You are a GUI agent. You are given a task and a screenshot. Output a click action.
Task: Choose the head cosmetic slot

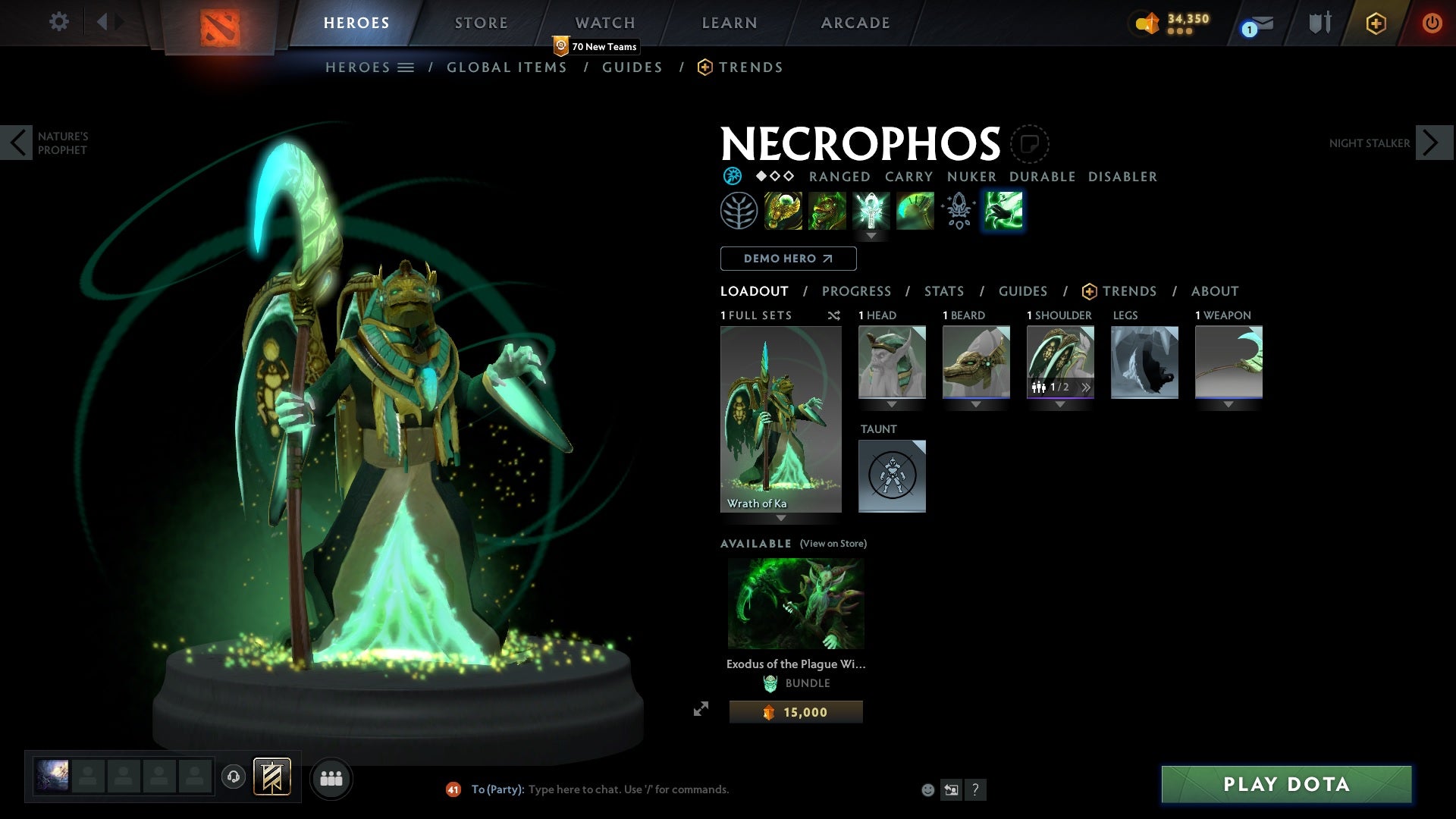coord(892,362)
